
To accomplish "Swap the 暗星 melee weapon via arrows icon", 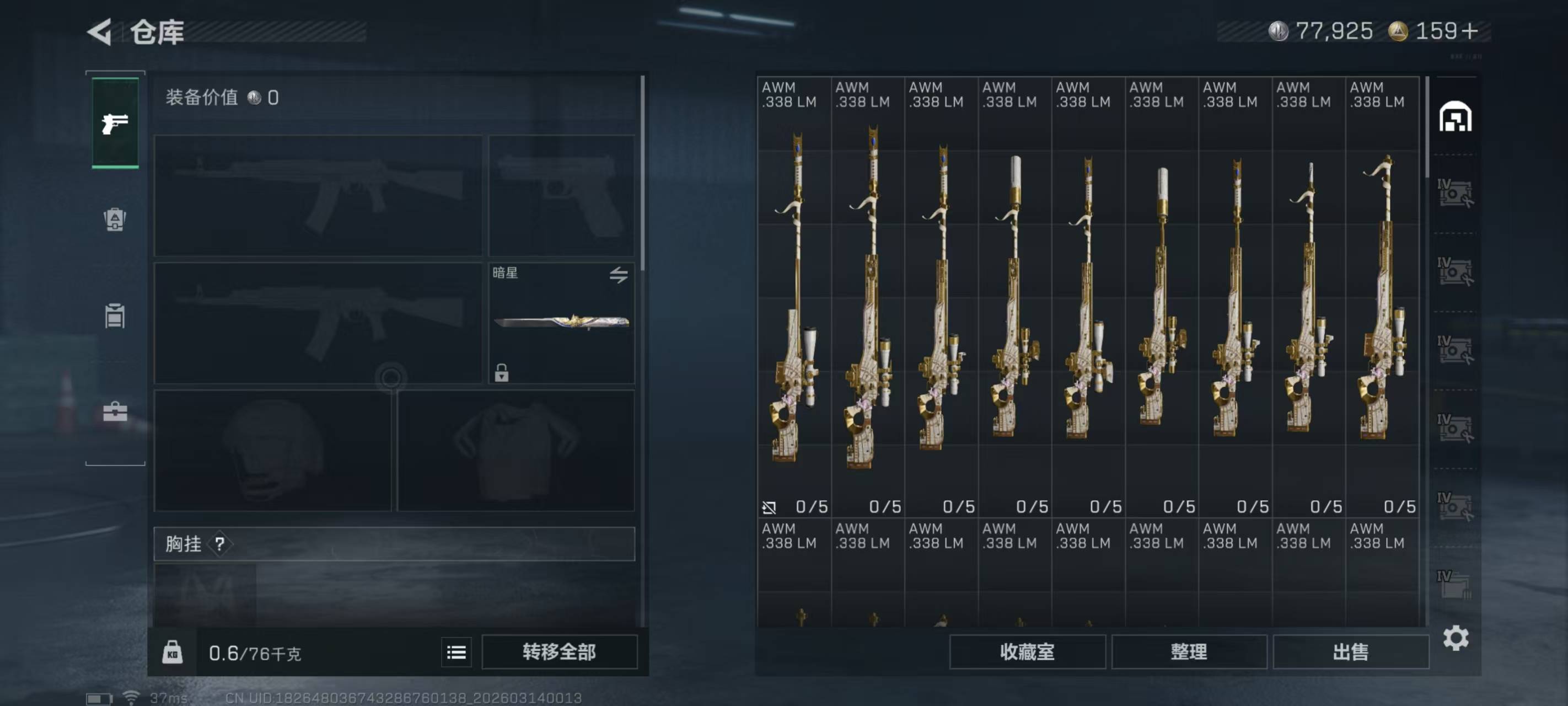I will [619, 275].
